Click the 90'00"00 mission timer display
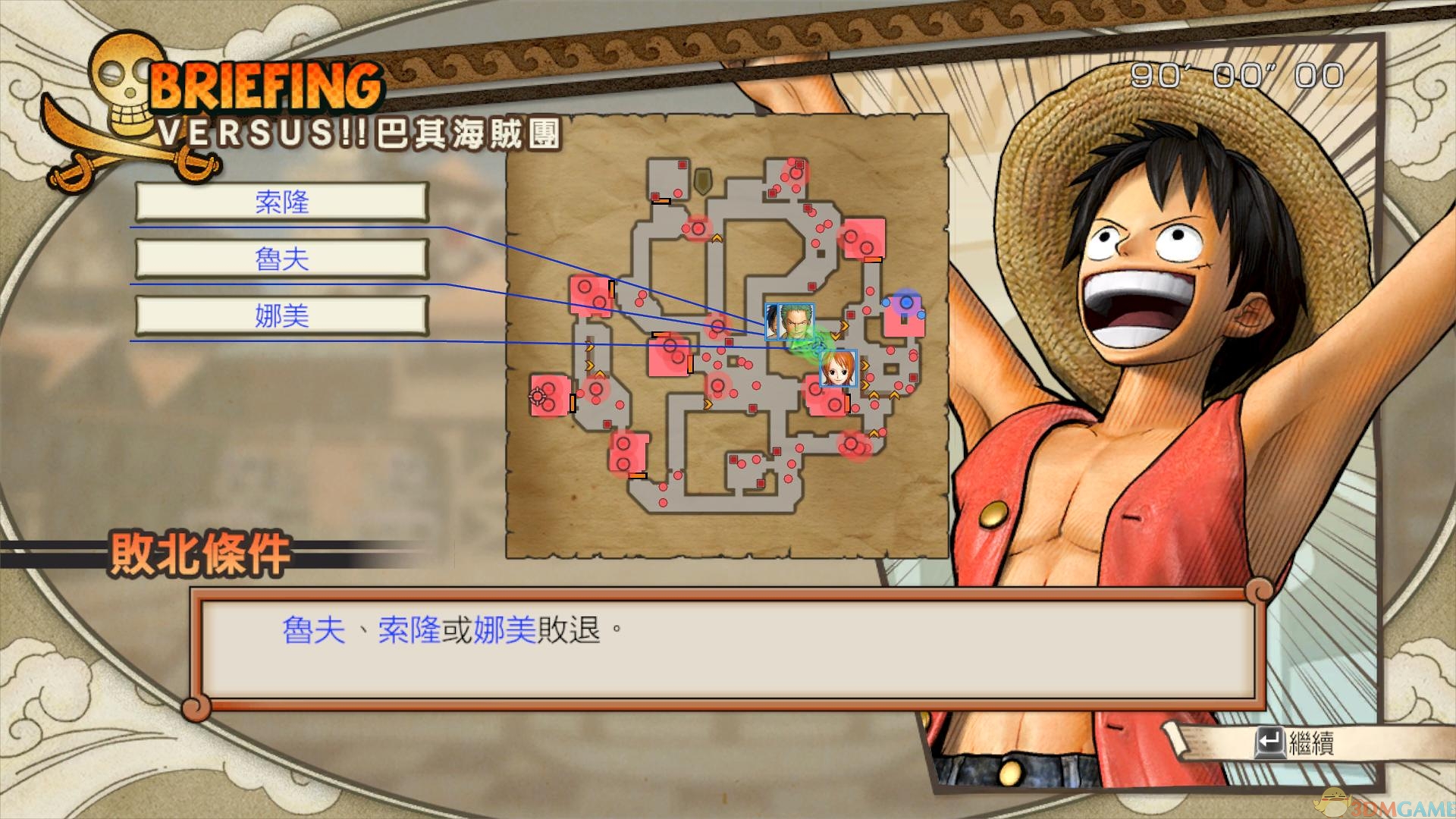This screenshot has height=819, width=1456. [x=1236, y=76]
